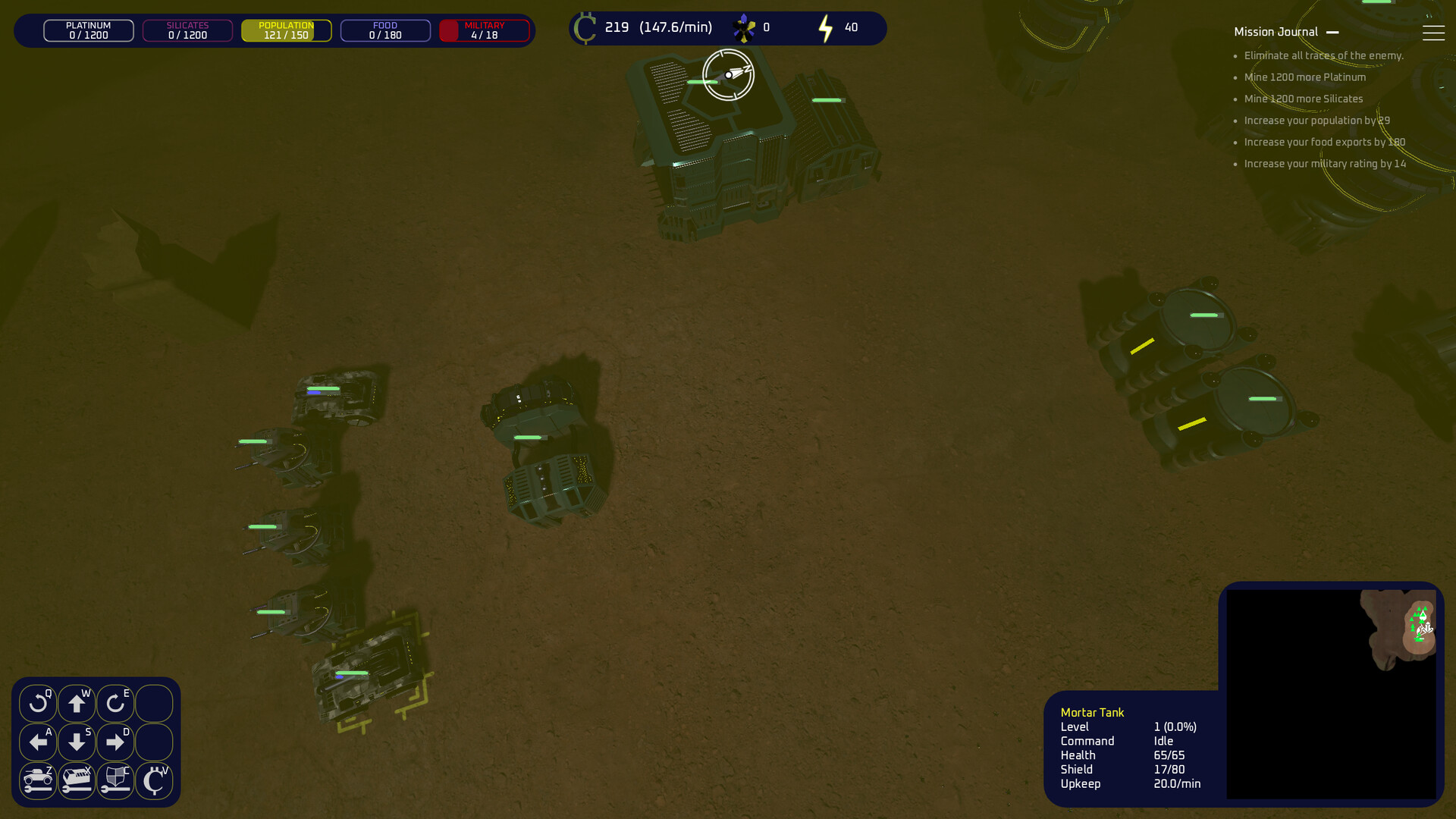The height and width of the screenshot is (819, 1456).
Task: Open the building repair (X) icon
Action: [77, 780]
